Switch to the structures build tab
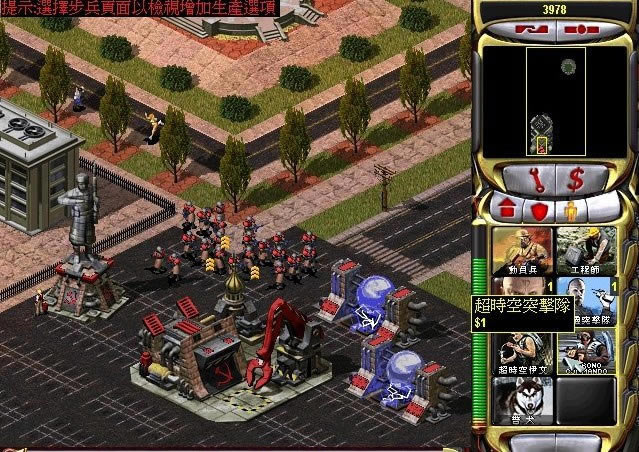This screenshot has height=452, width=639. (508, 212)
